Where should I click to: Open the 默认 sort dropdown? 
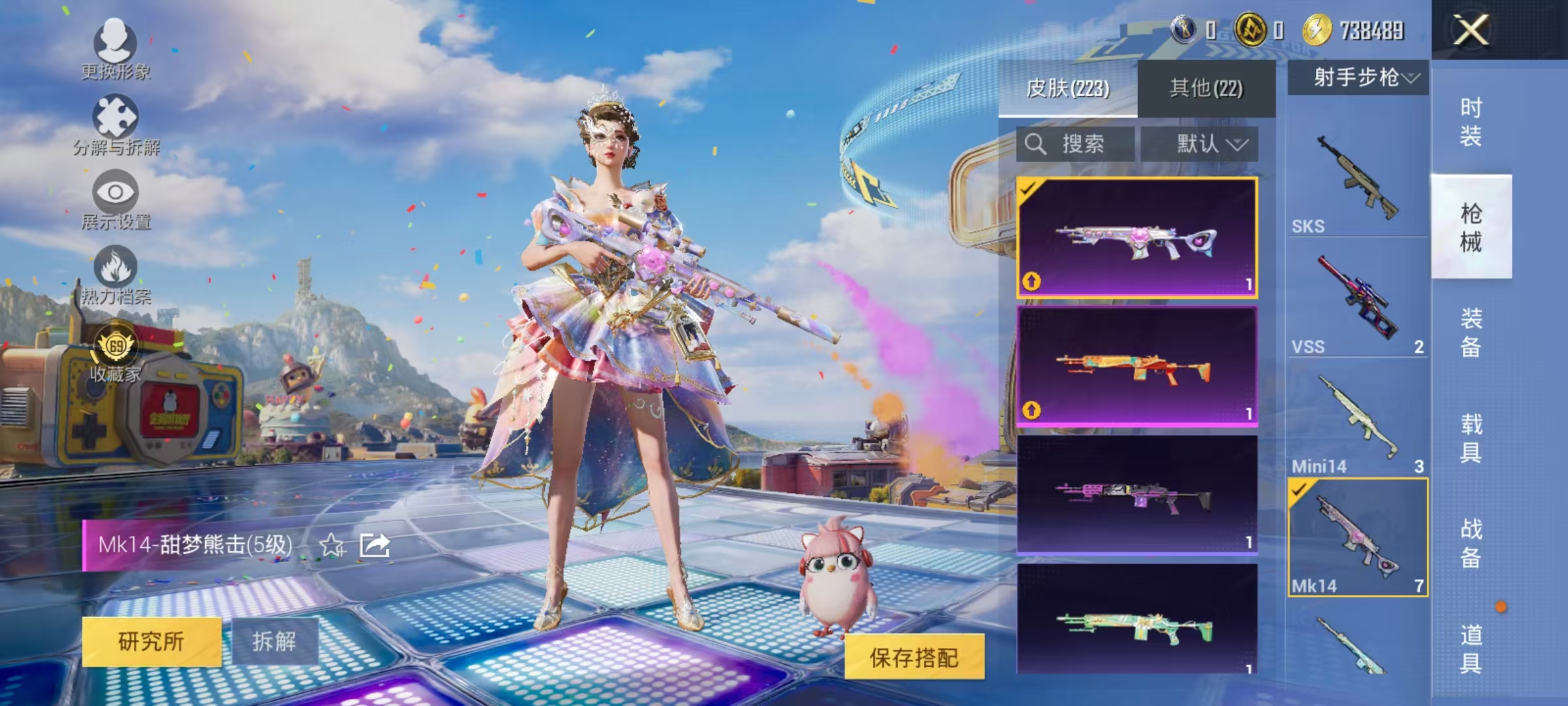[1209, 144]
